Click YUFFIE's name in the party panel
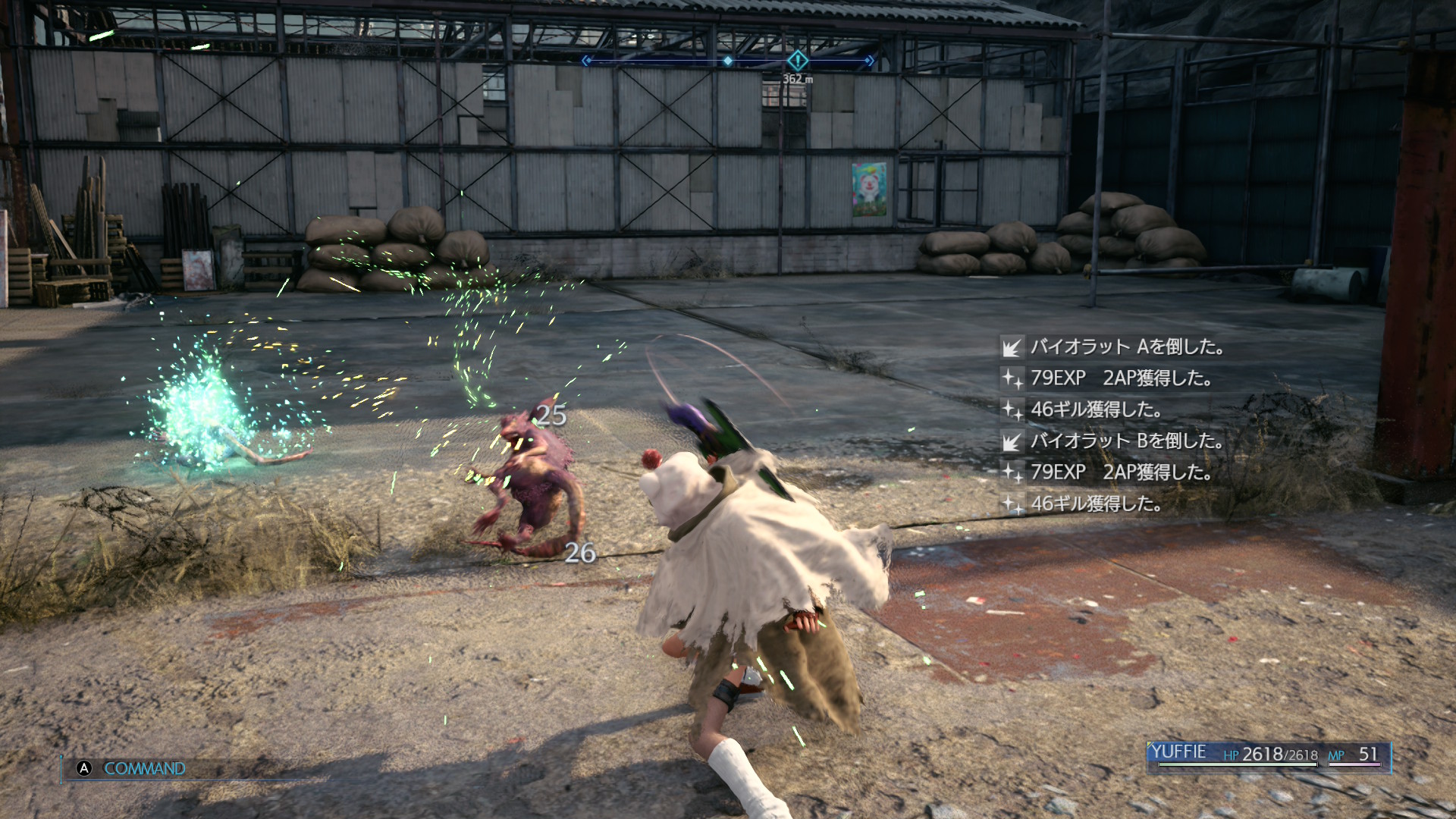 [x=1178, y=752]
